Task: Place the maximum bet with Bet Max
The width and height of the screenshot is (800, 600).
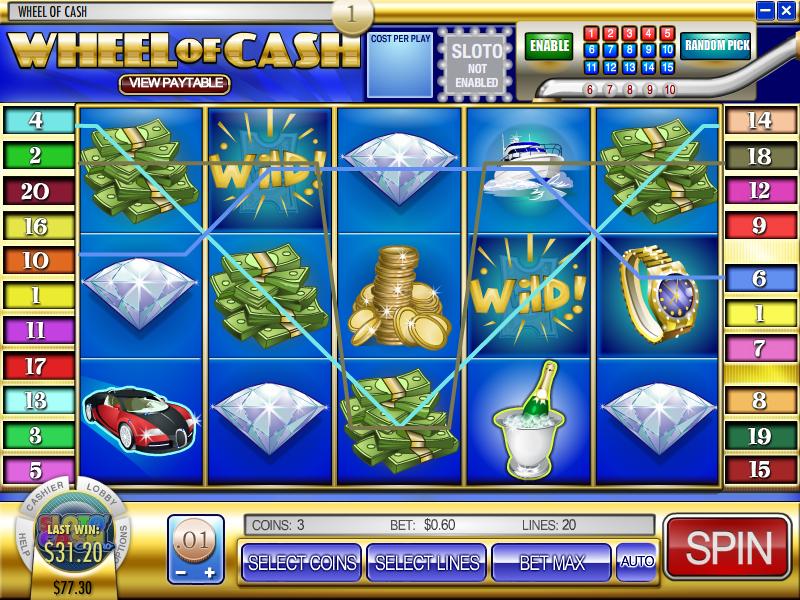Action: pyautogui.click(x=550, y=562)
